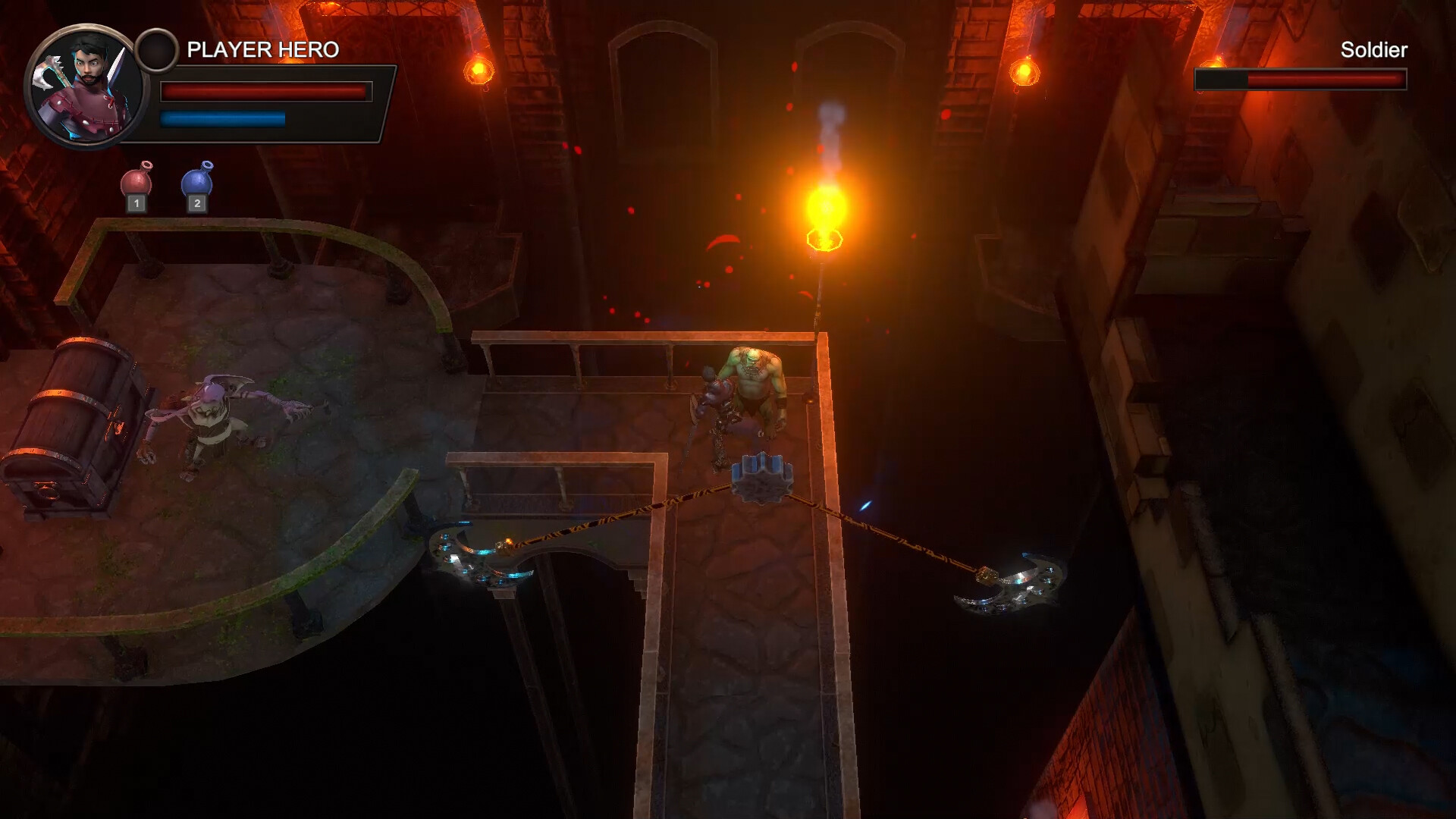This screenshot has width=1456, height=819.
Task: Click the hotkey label 2 under the blue potion
Action: click(x=197, y=205)
